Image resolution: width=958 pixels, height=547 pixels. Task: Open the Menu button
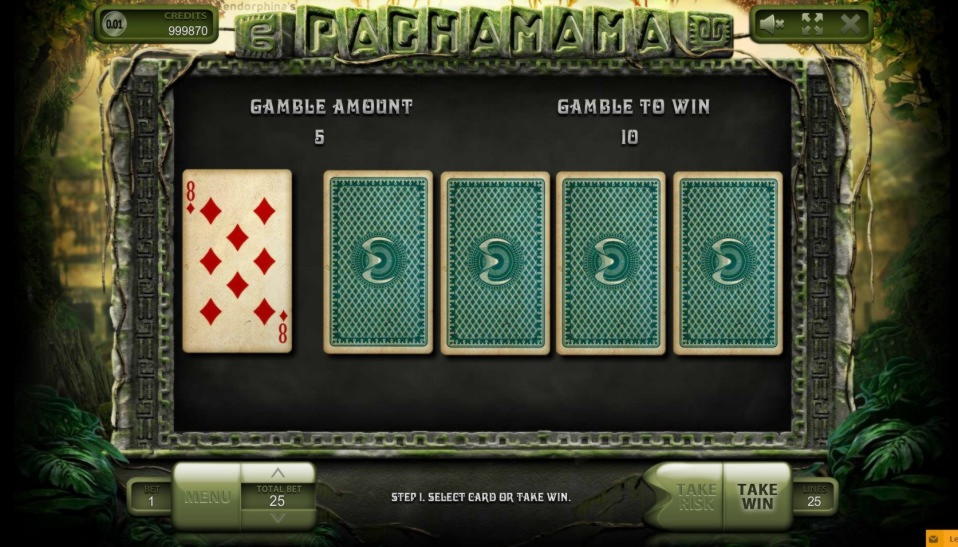(x=207, y=496)
